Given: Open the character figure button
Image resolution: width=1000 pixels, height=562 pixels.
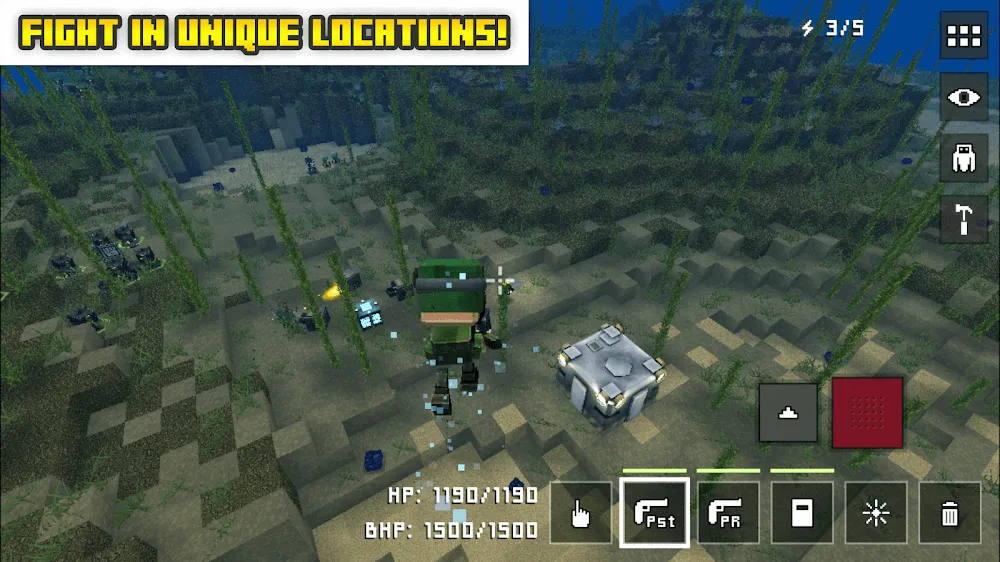Looking at the screenshot, I should (964, 158).
